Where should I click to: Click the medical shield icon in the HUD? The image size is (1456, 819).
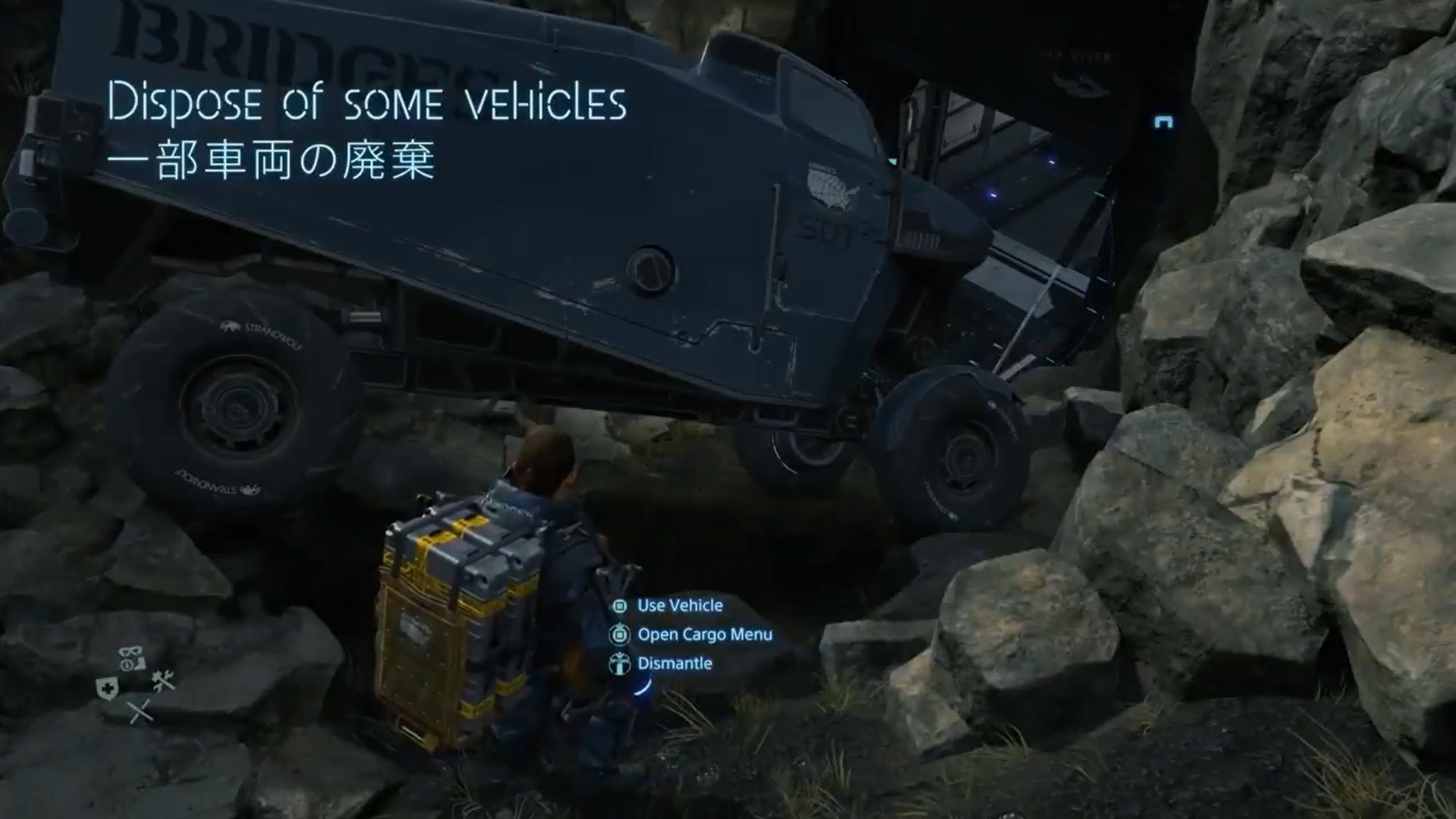click(x=108, y=687)
